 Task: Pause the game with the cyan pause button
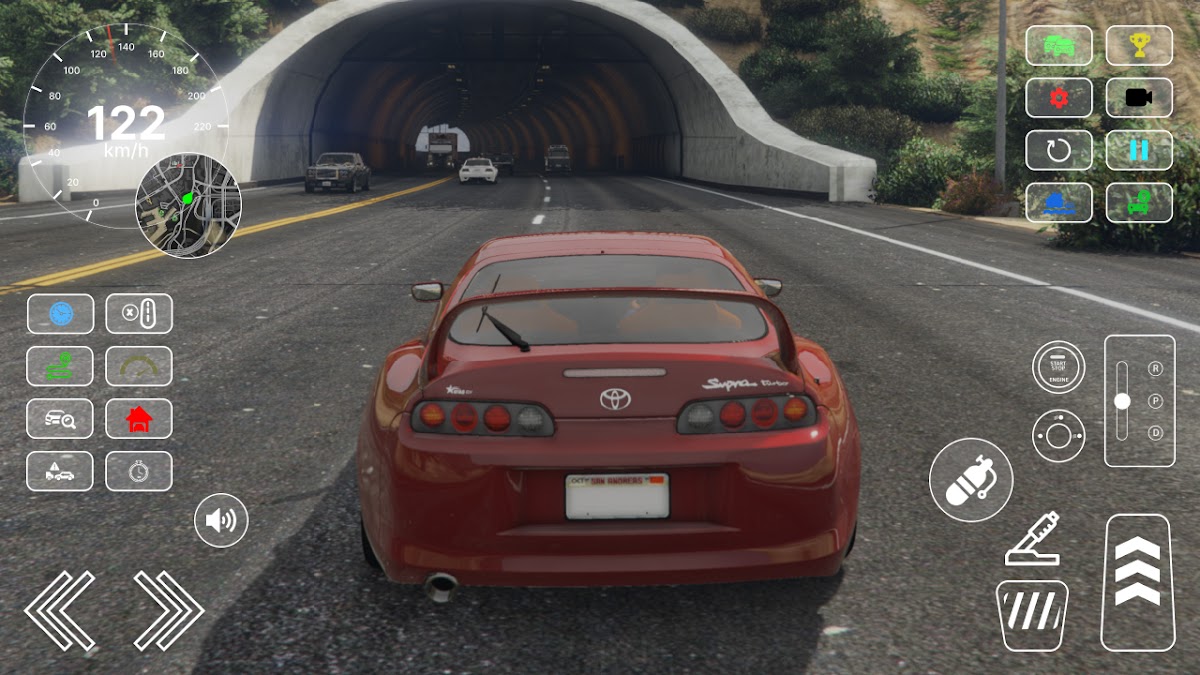coord(1138,150)
